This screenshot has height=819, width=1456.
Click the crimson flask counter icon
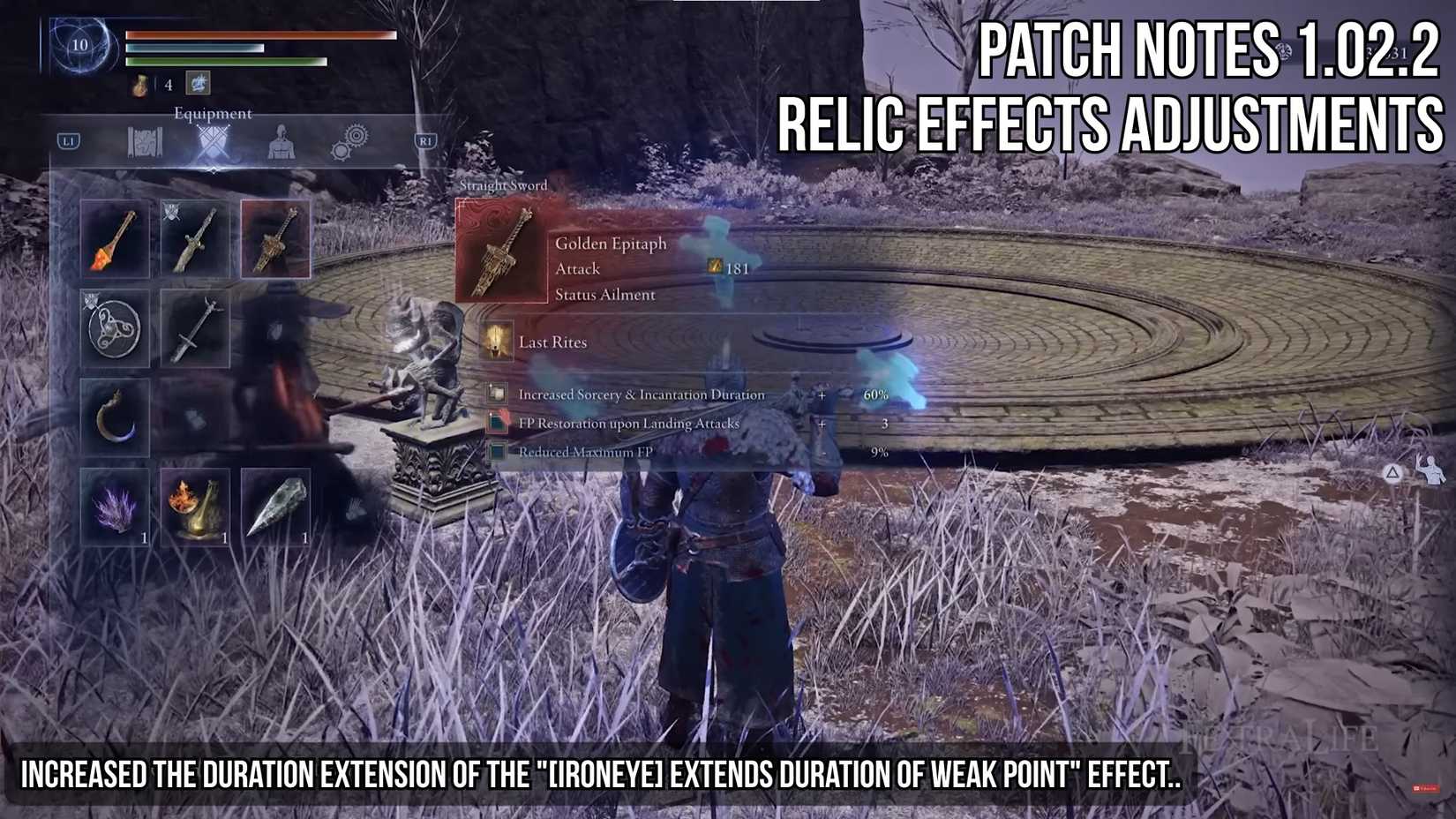click(139, 85)
